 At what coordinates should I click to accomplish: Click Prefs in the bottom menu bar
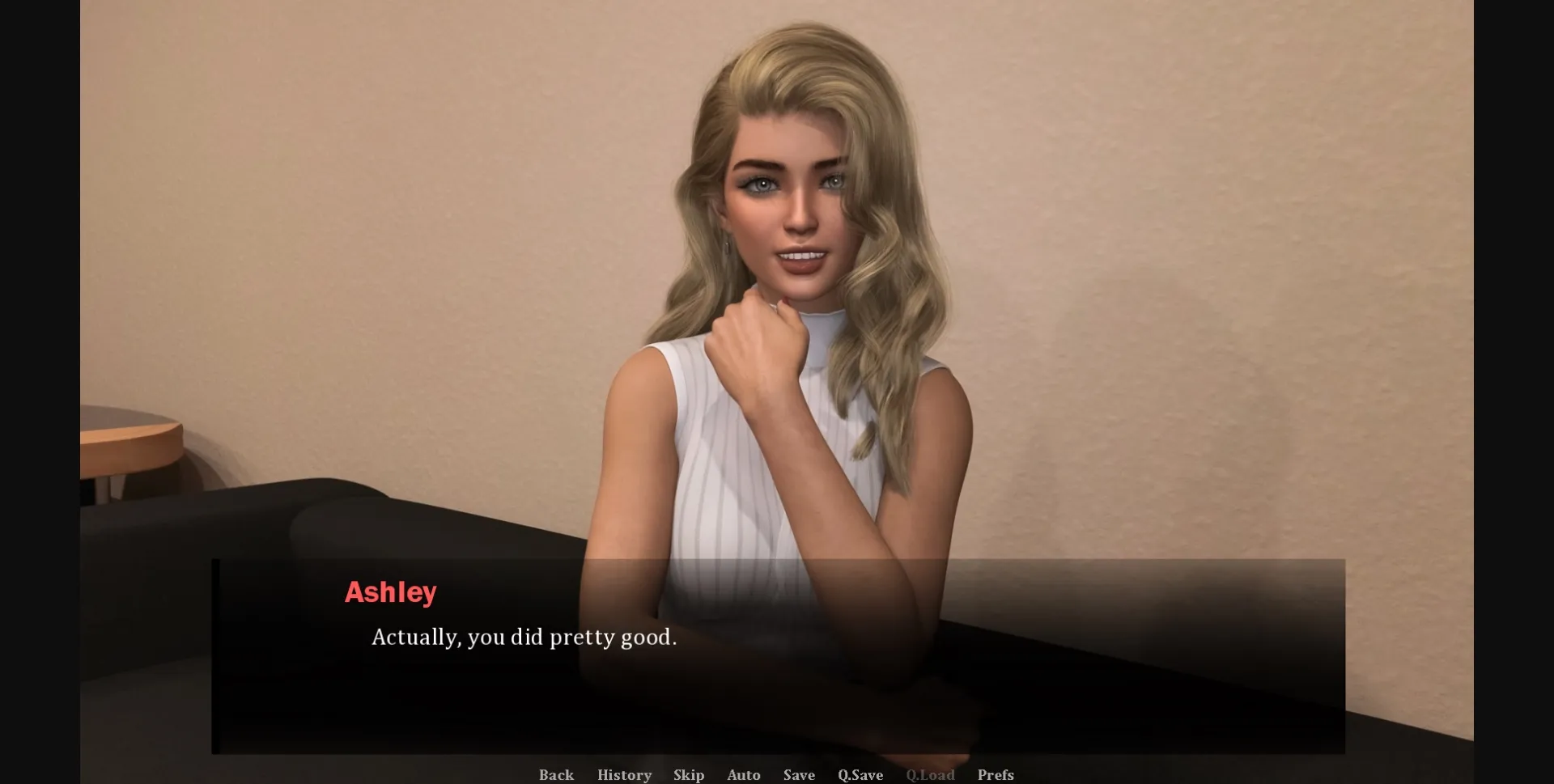(995, 774)
